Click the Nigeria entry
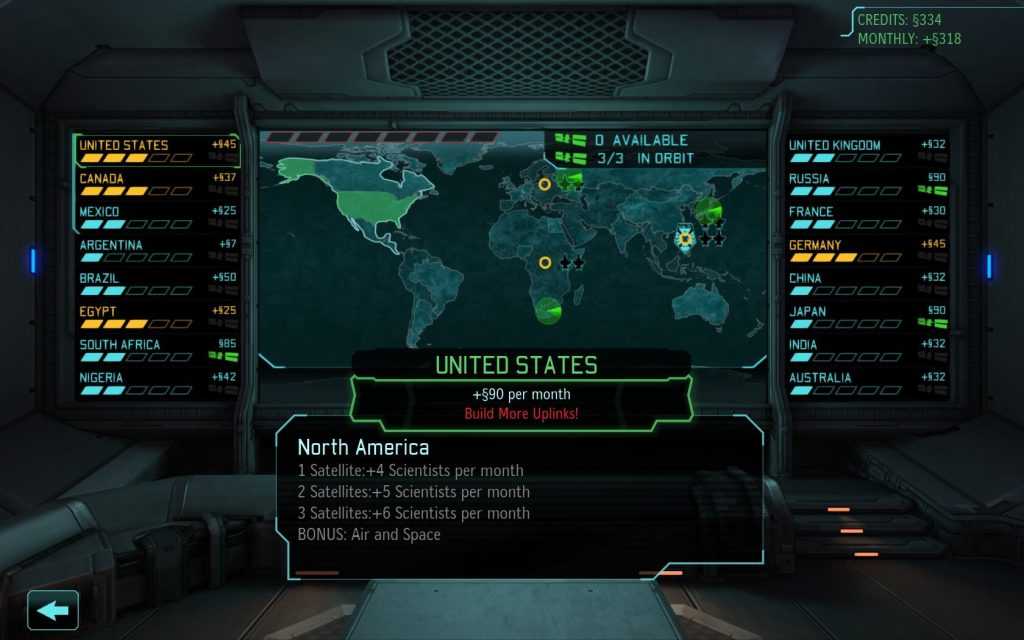 (157, 382)
